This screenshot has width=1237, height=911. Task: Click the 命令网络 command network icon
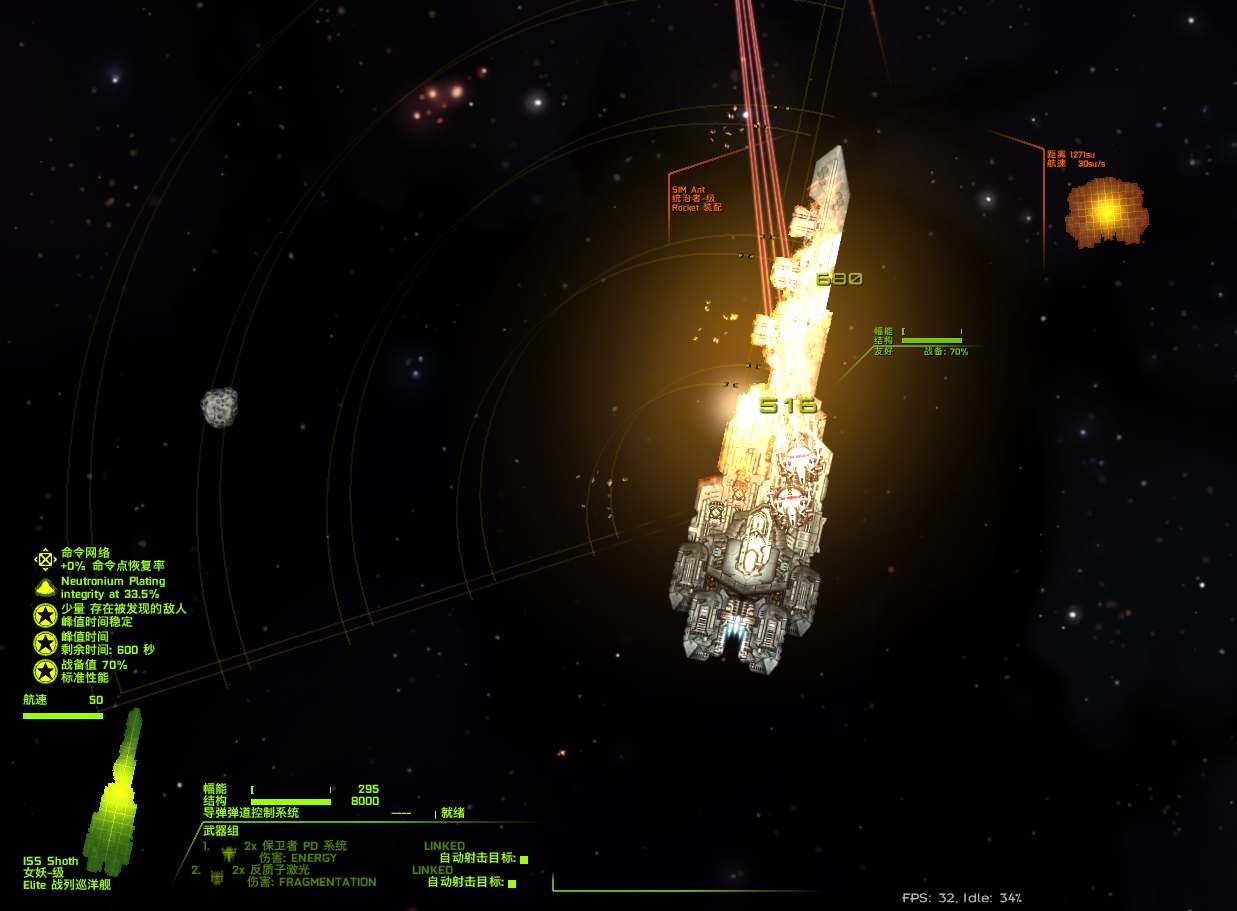pyautogui.click(x=45, y=558)
